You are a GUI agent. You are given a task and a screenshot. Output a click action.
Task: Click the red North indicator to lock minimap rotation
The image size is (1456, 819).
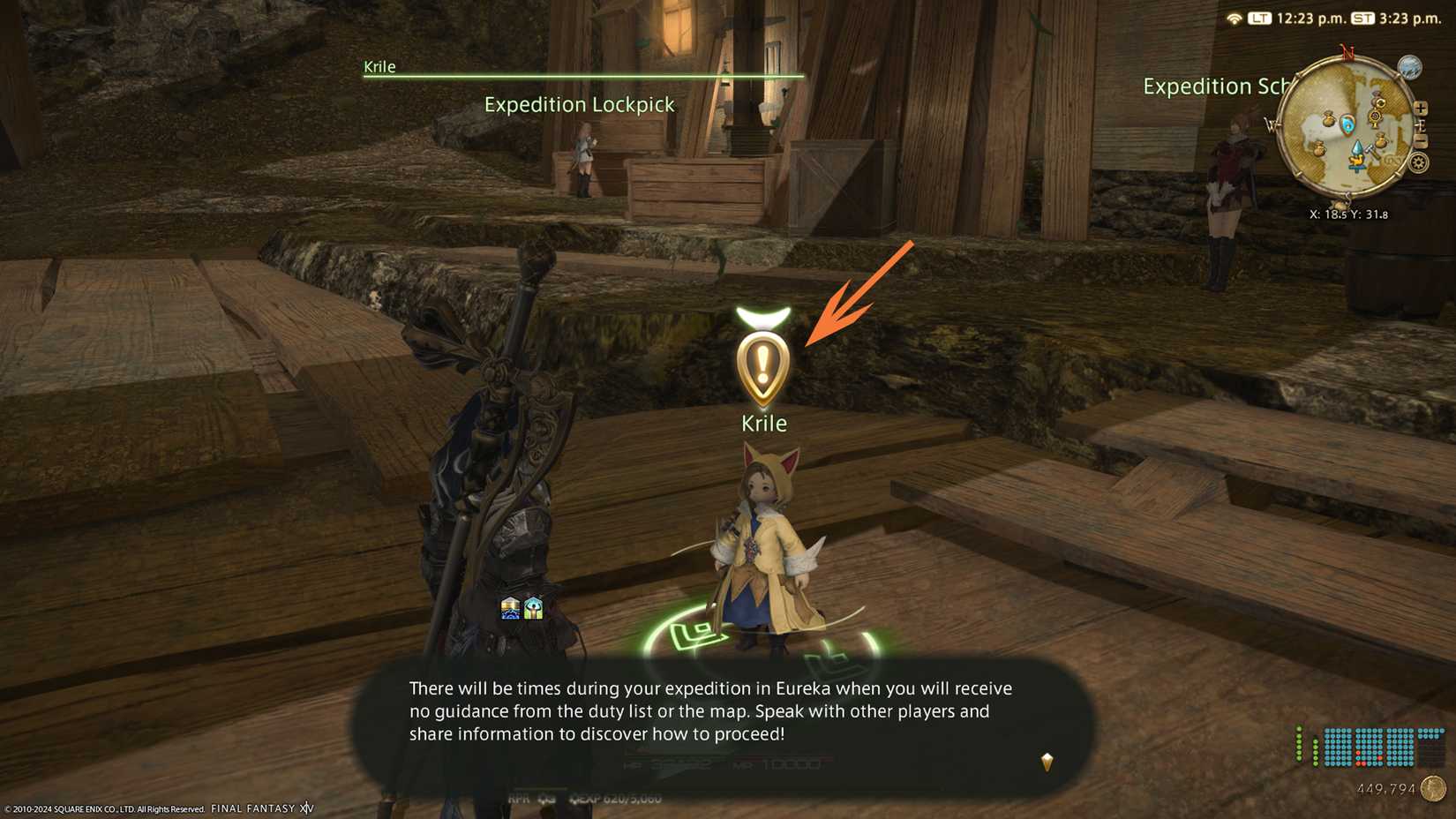1347,50
